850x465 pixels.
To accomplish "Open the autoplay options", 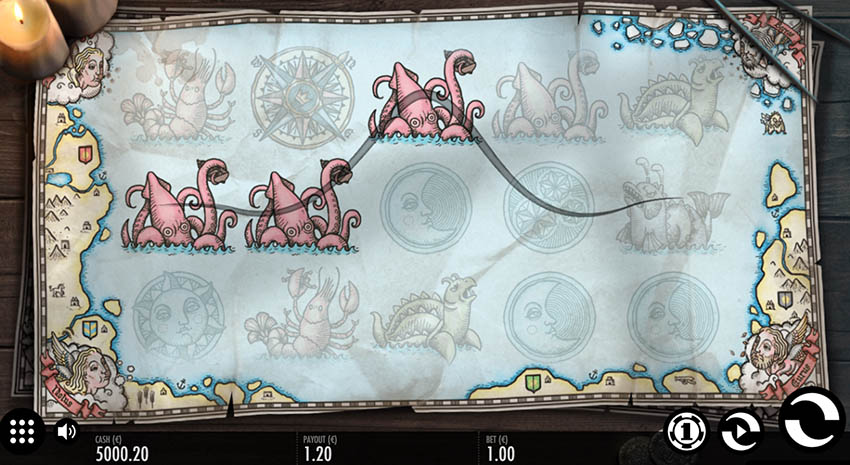I will coord(741,430).
